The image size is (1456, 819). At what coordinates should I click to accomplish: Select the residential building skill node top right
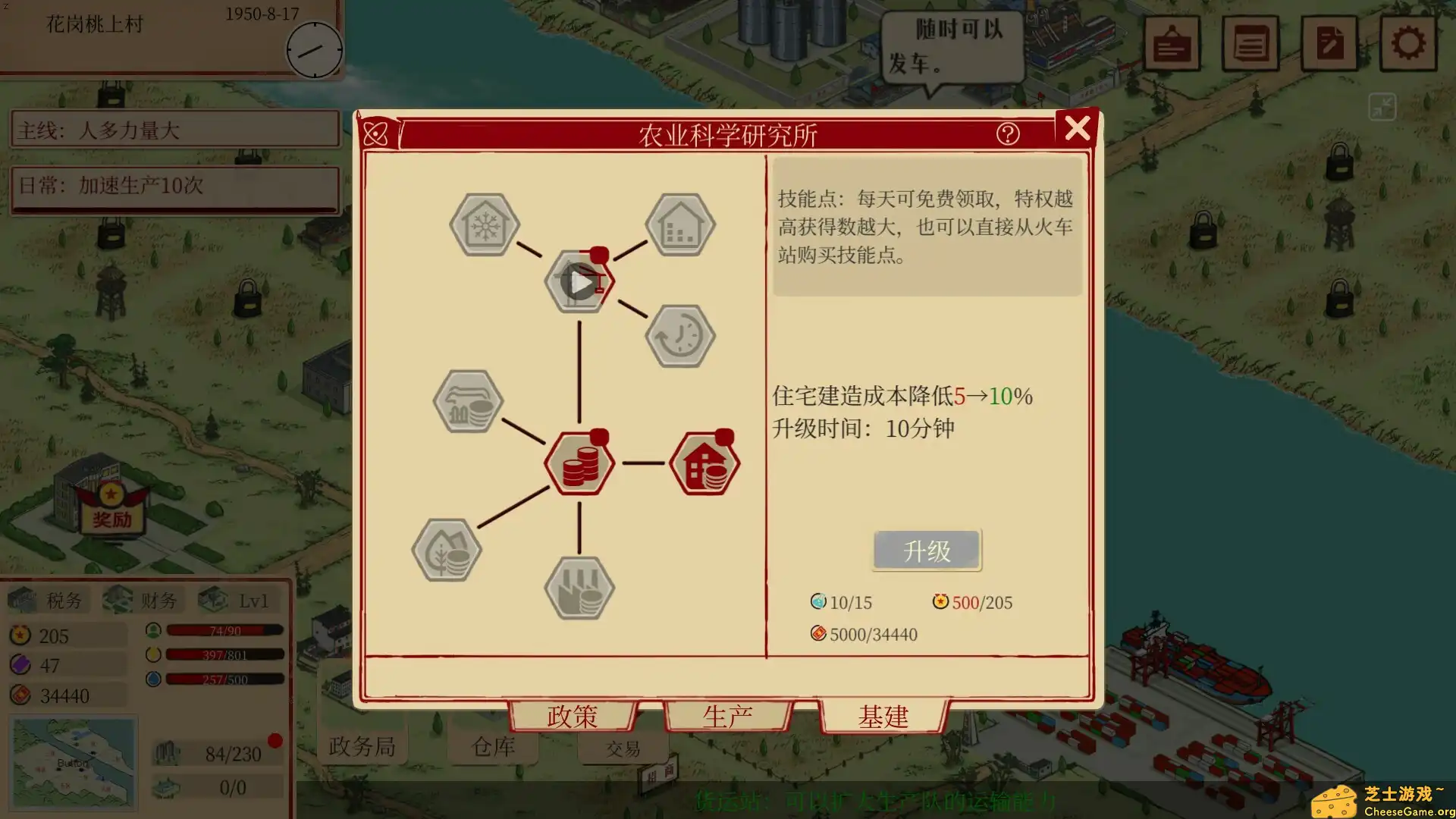(679, 225)
